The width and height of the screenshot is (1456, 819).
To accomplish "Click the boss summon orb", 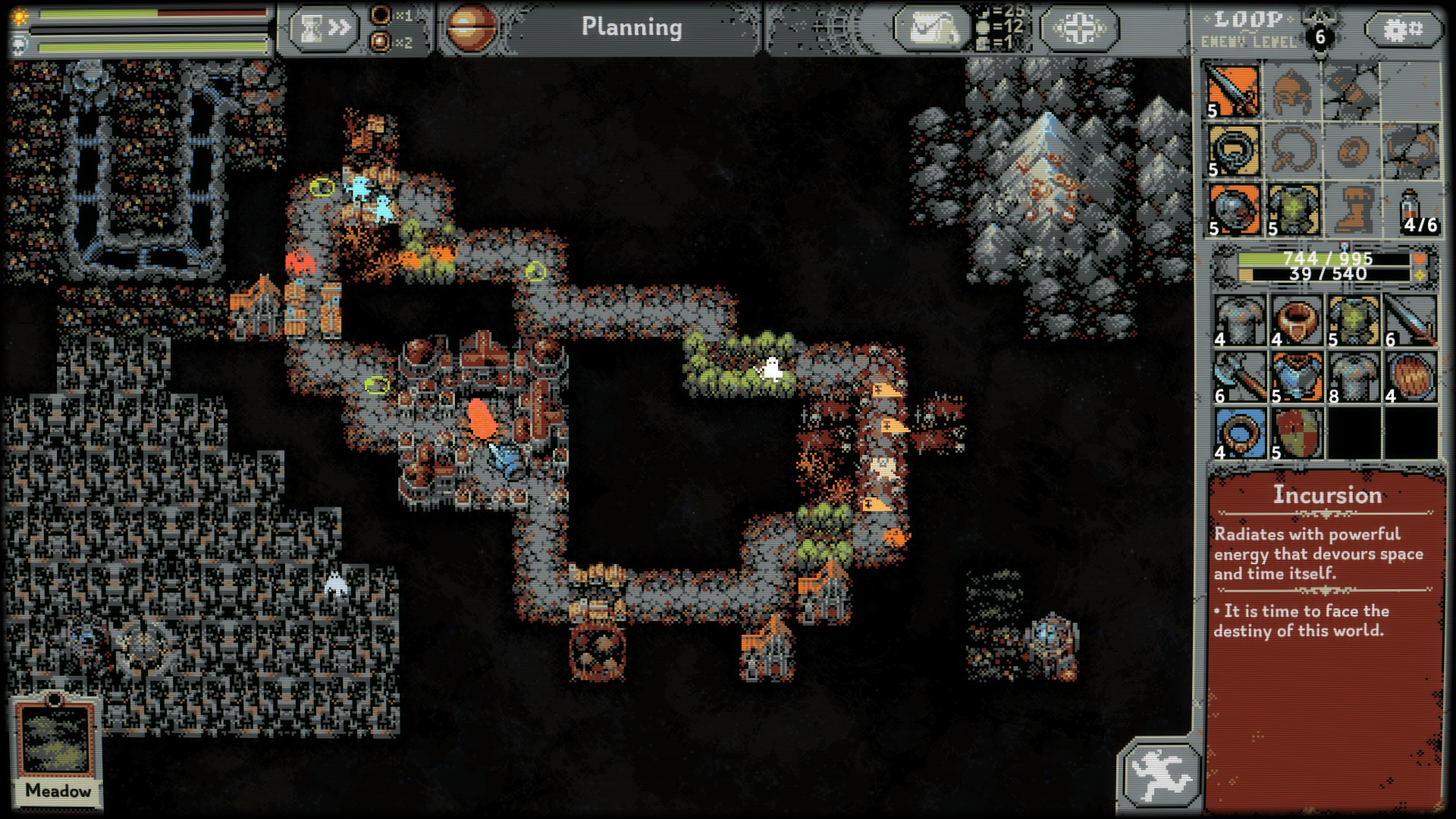I will 471,29.
